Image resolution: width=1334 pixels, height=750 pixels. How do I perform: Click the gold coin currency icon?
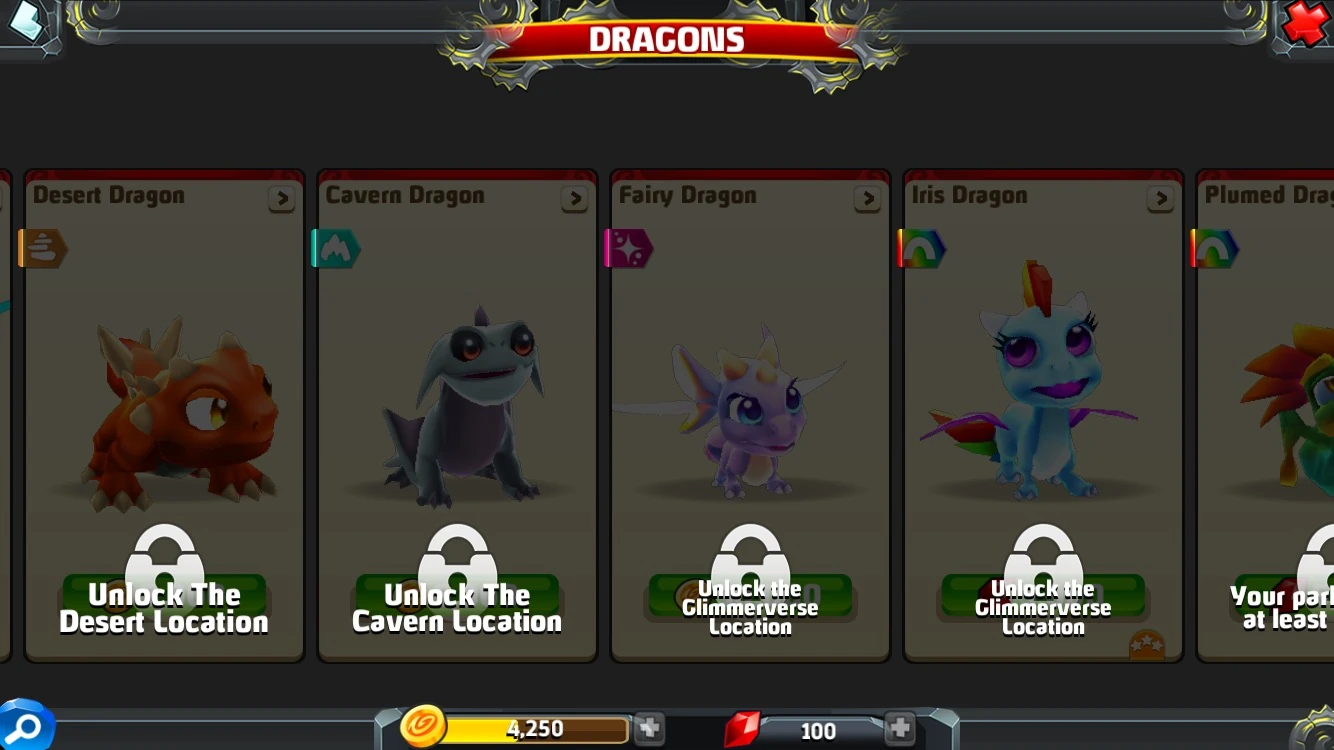(x=424, y=728)
